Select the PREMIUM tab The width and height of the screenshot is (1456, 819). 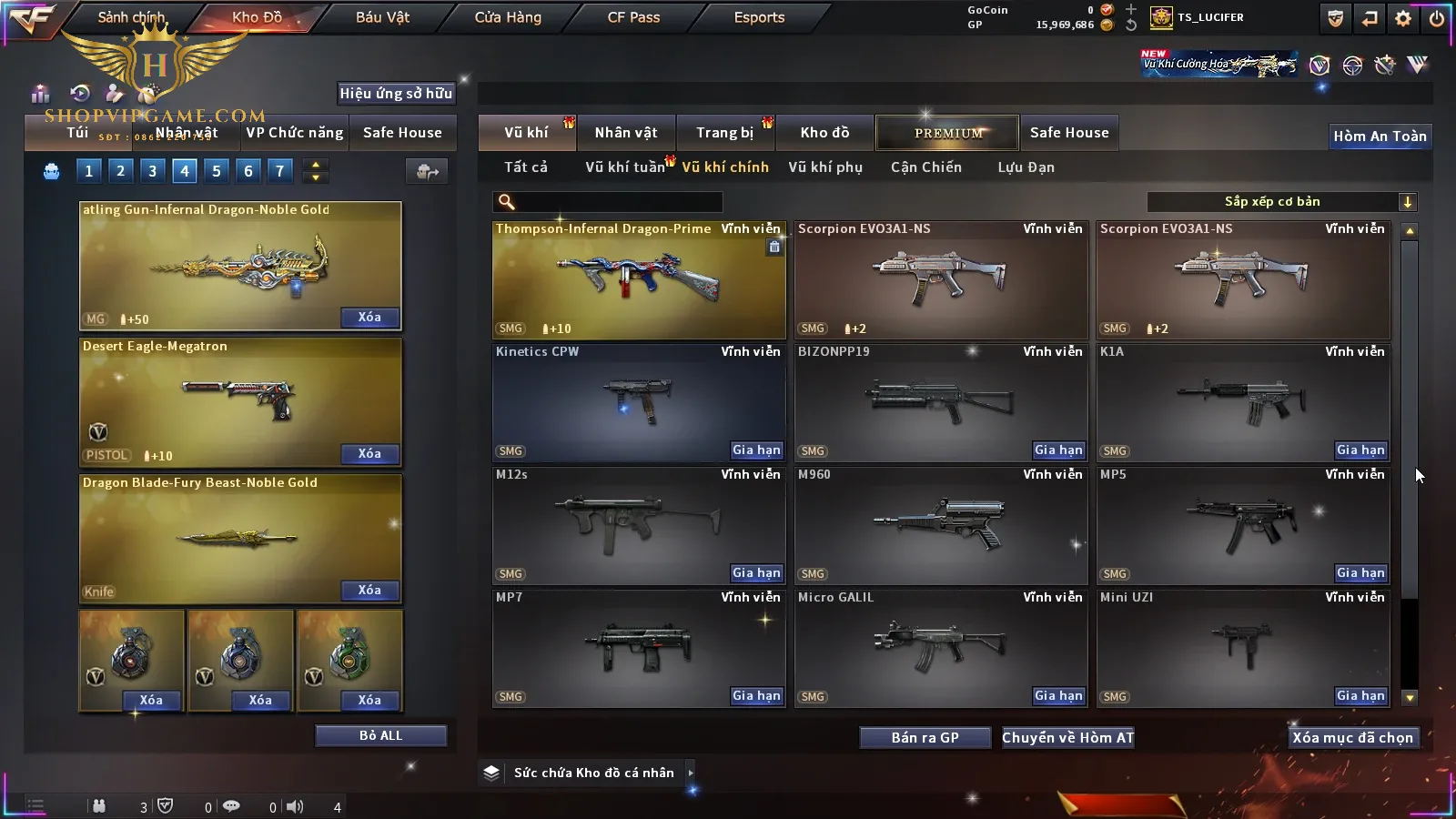(947, 133)
